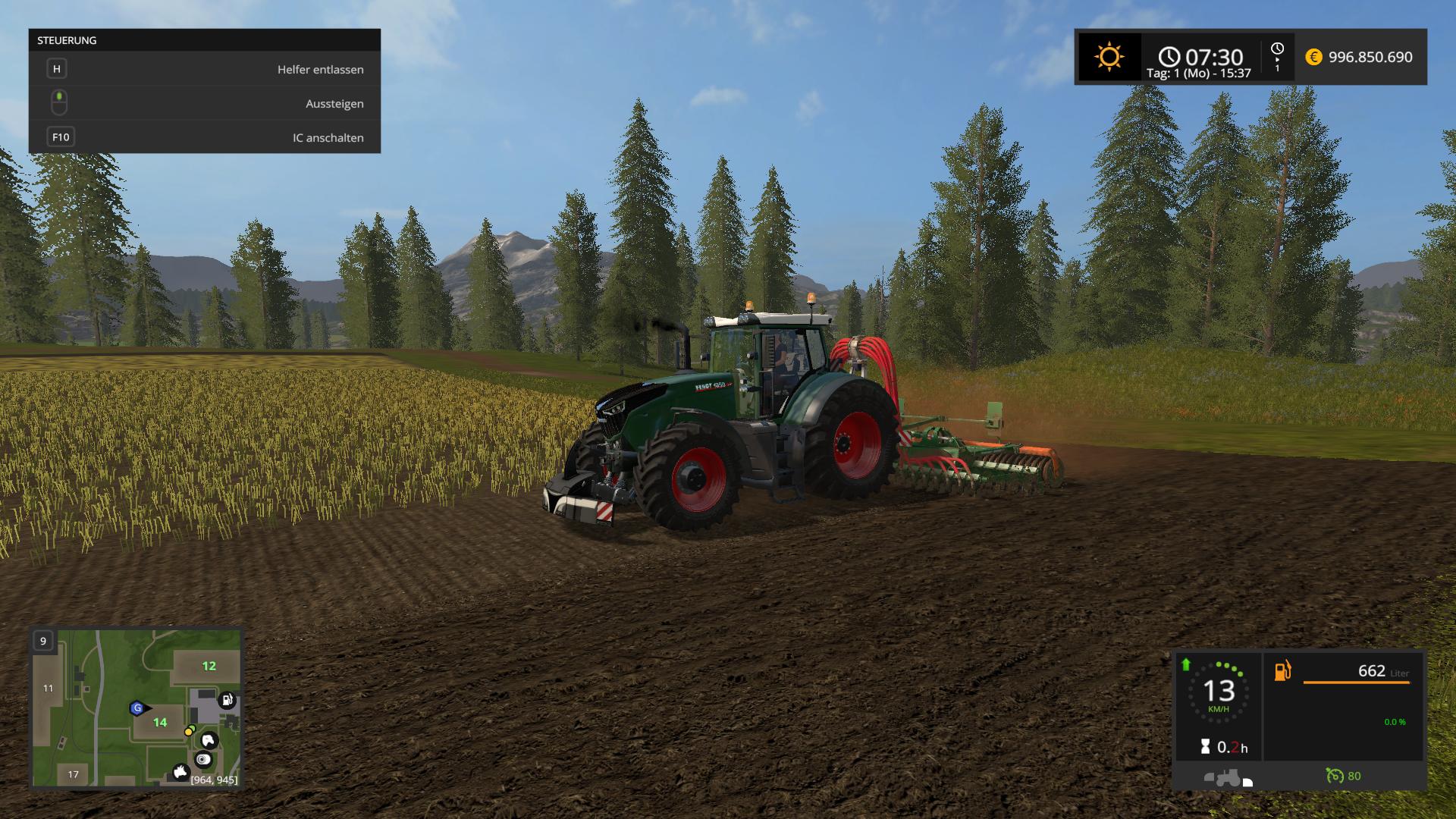Click the sun weather icon
The width and height of the screenshot is (1456, 819).
(1109, 57)
